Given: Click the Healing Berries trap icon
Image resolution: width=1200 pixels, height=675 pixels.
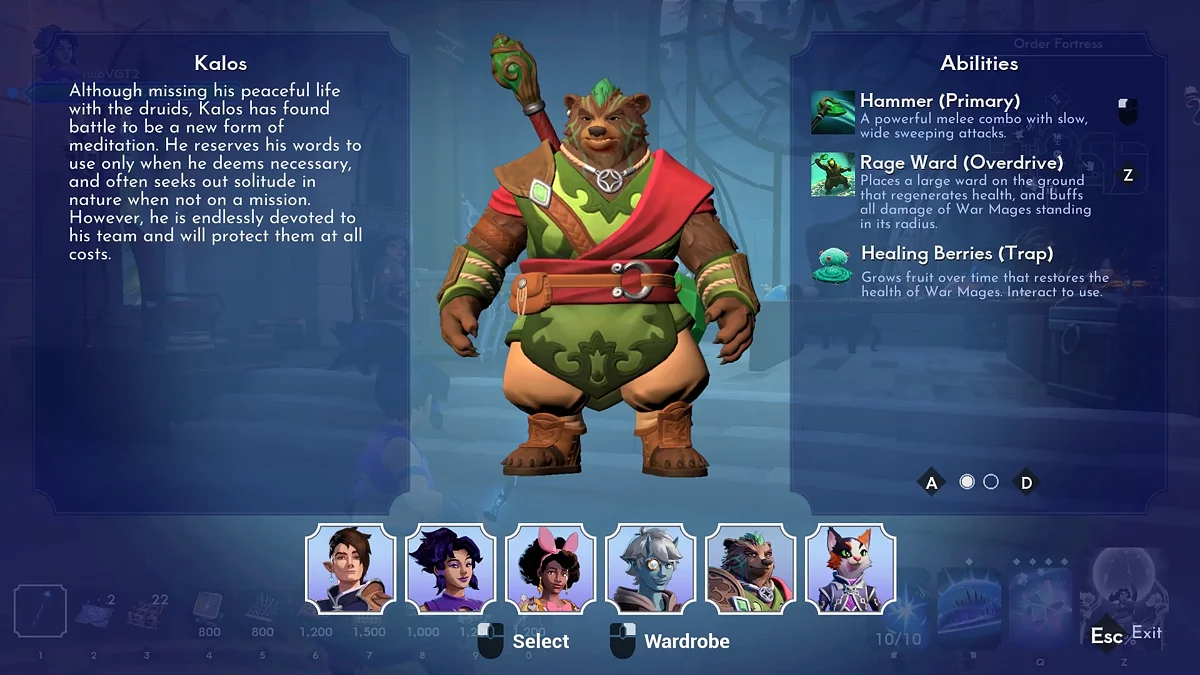Looking at the screenshot, I should [832, 267].
